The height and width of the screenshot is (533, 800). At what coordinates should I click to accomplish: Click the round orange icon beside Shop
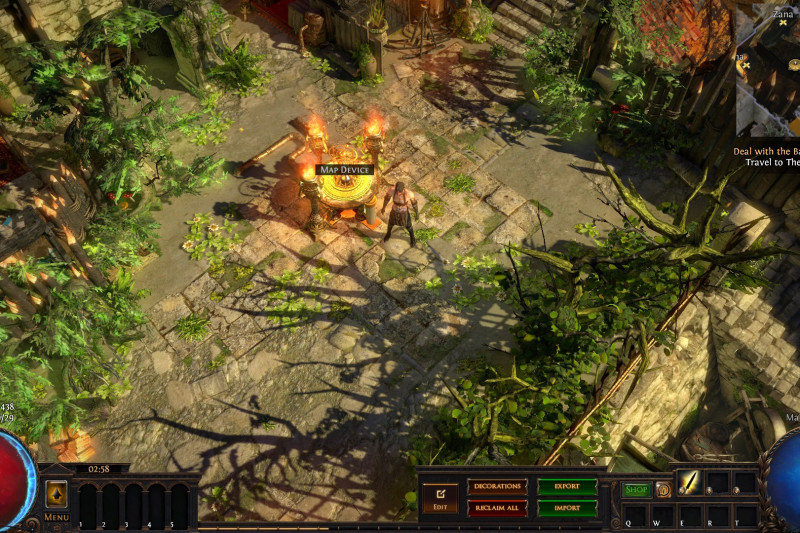tap(662, 490)
